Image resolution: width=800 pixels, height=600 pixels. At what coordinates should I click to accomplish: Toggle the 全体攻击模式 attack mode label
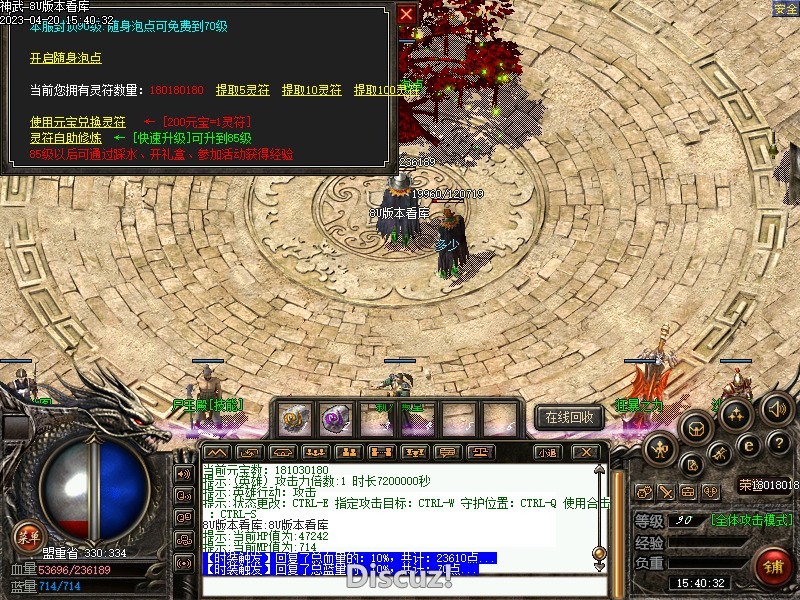tap(751, 520)
